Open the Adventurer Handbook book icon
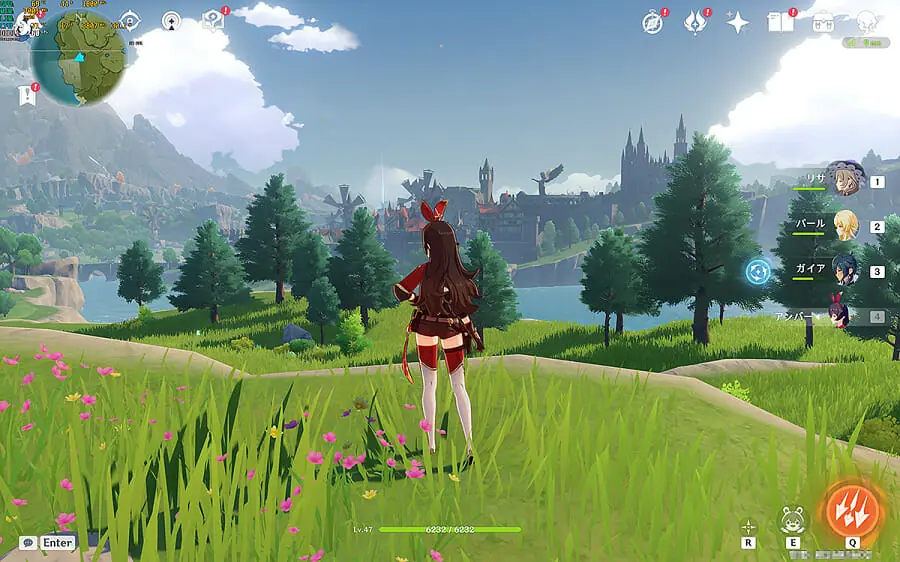Screen dimensions: 900x562 tap(780, 22)
